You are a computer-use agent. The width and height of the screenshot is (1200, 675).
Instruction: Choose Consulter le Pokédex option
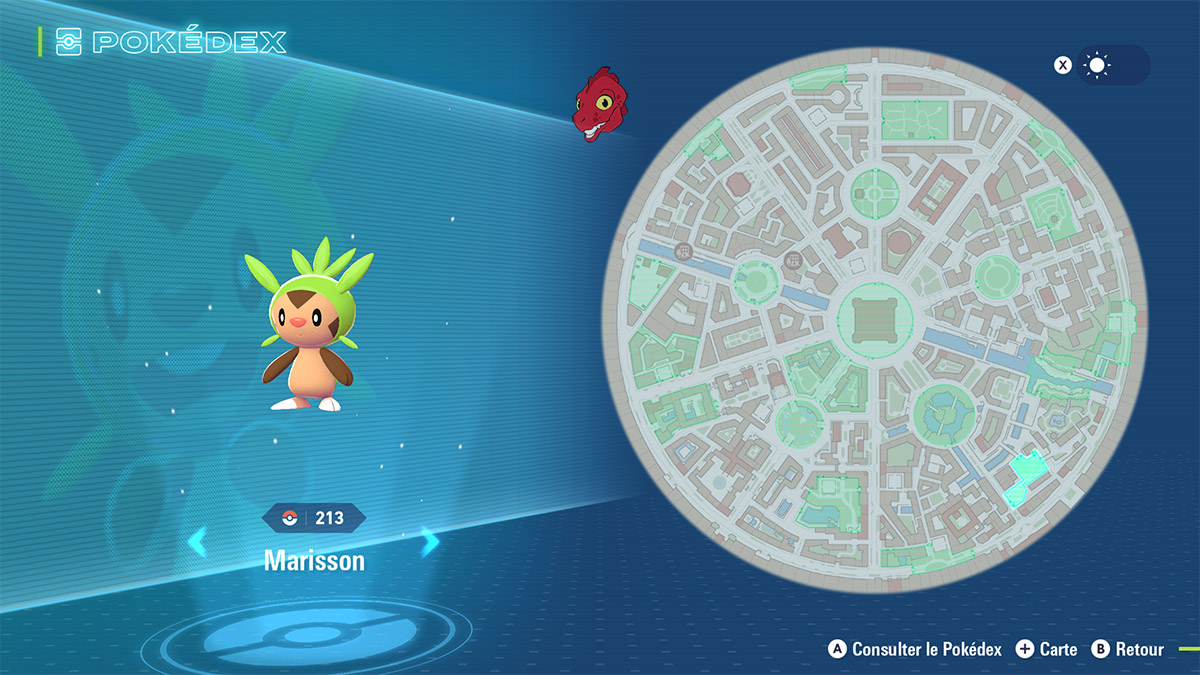click(915, 649)
